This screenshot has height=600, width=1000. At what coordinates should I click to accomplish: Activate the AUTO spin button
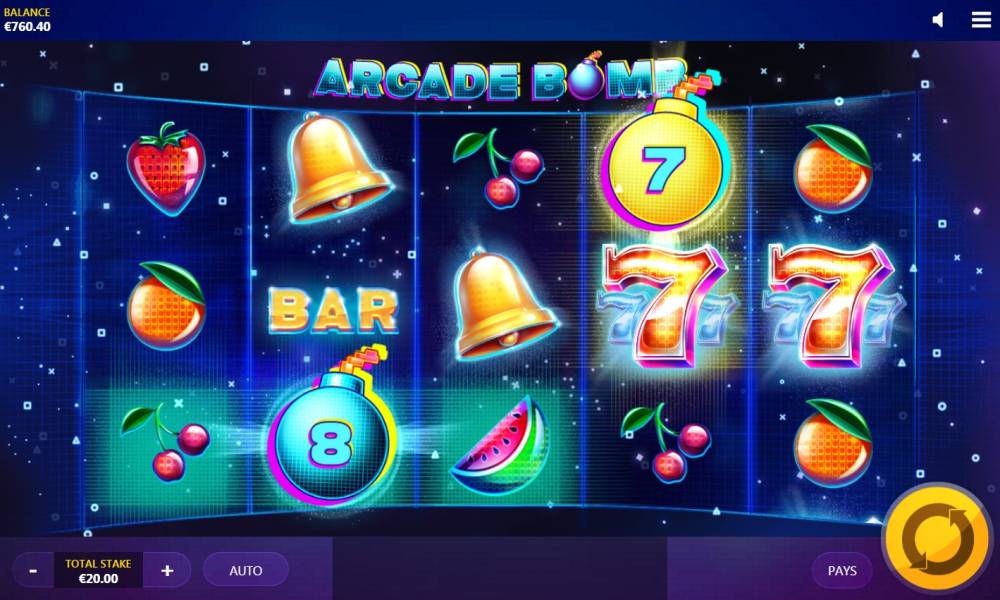click(246, 571)
